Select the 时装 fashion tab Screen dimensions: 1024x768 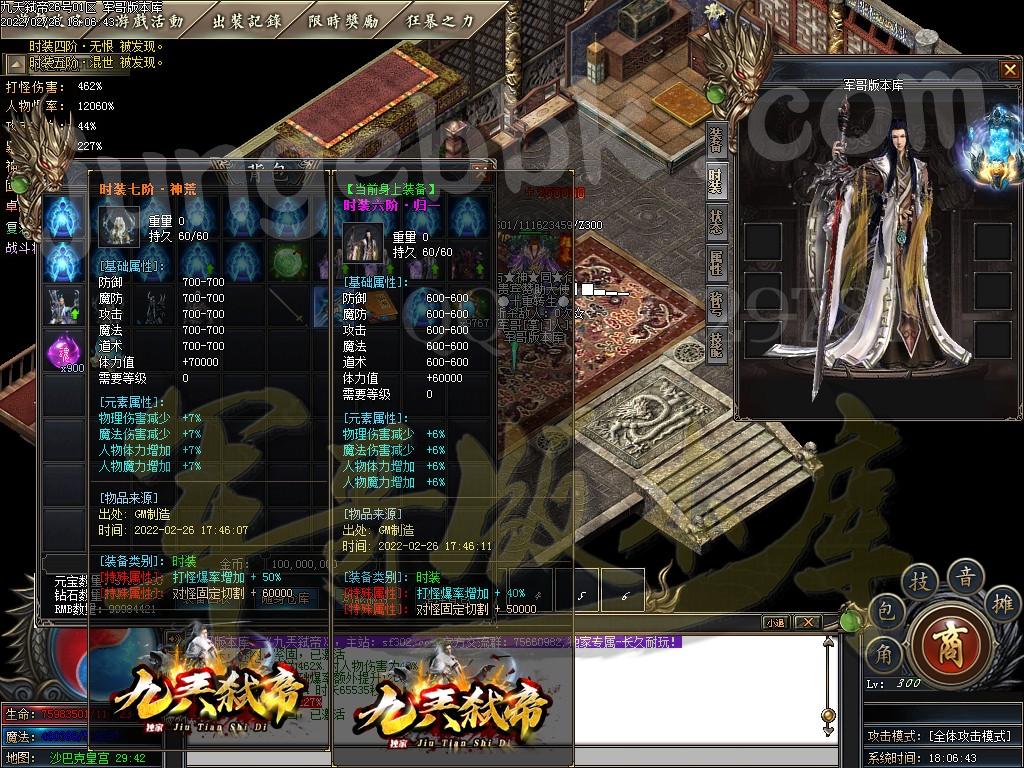tap(716, 182)
